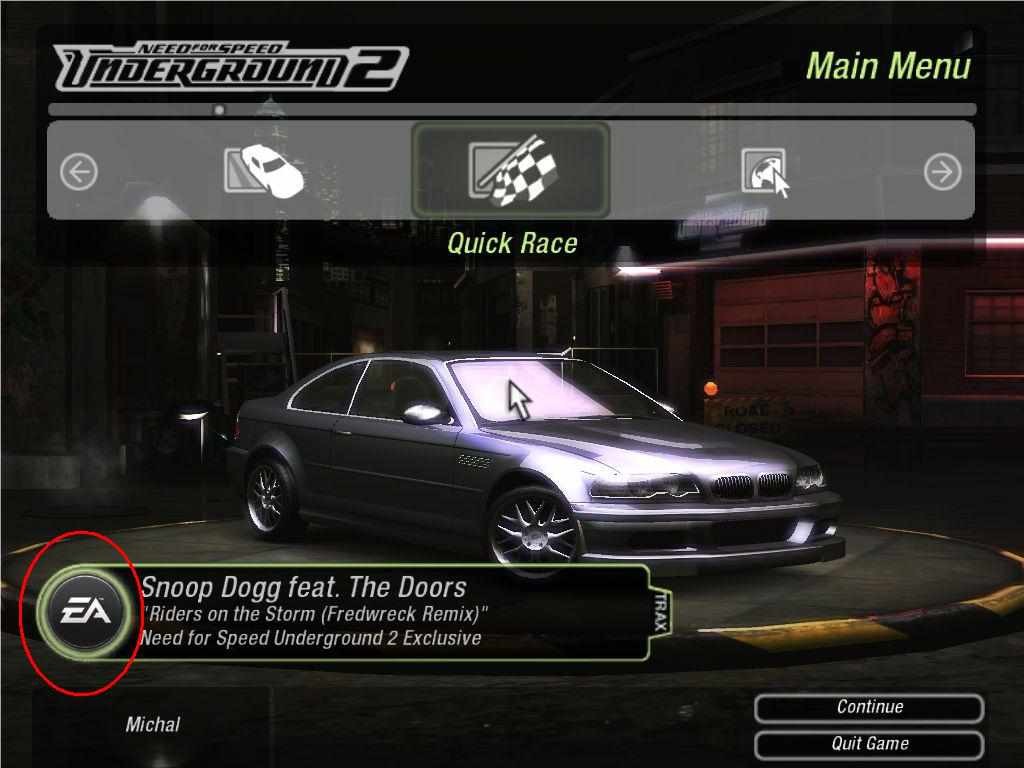
Task: Click the right arrow to scroll the menu
Action: click(942, 172)
